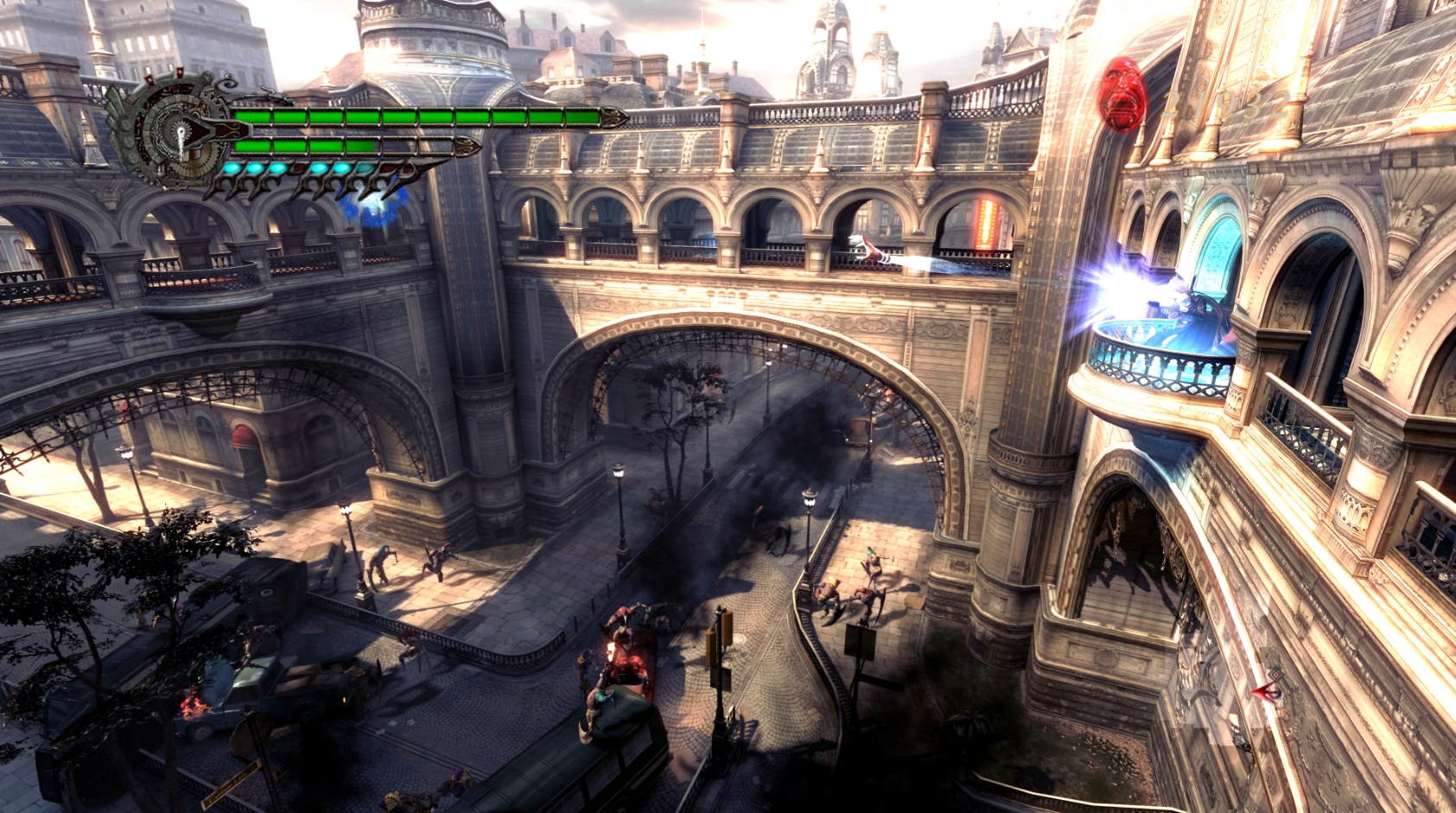The height and width of the screenshot is (813, 1456).
Task: Click the blue burst effect below the runes
Action: coord(372,208)
